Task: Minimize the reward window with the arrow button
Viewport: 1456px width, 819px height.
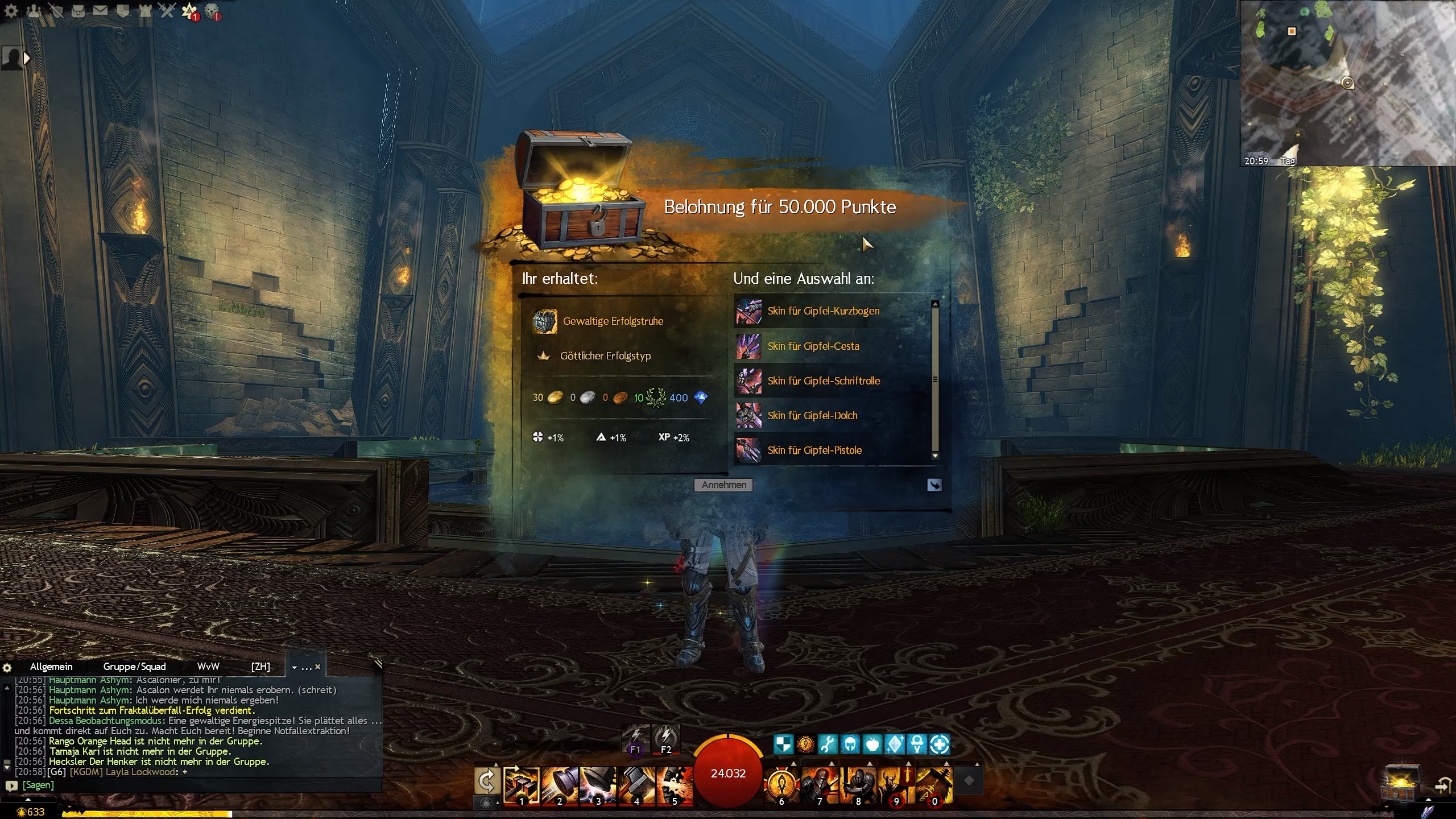Action: pos(934,485)
